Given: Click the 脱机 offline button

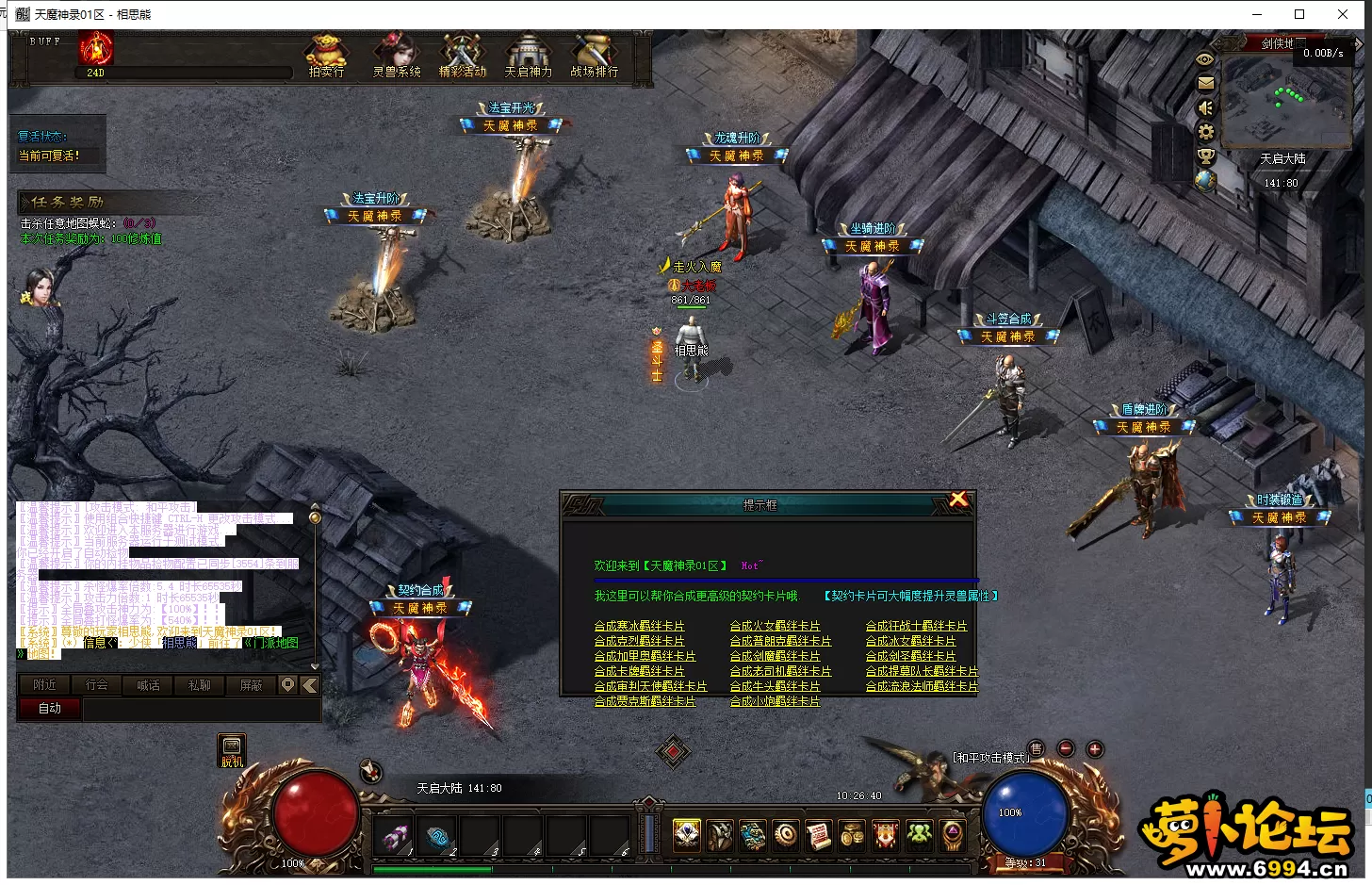Looking at the screenshot, I should tap(232, 751).
